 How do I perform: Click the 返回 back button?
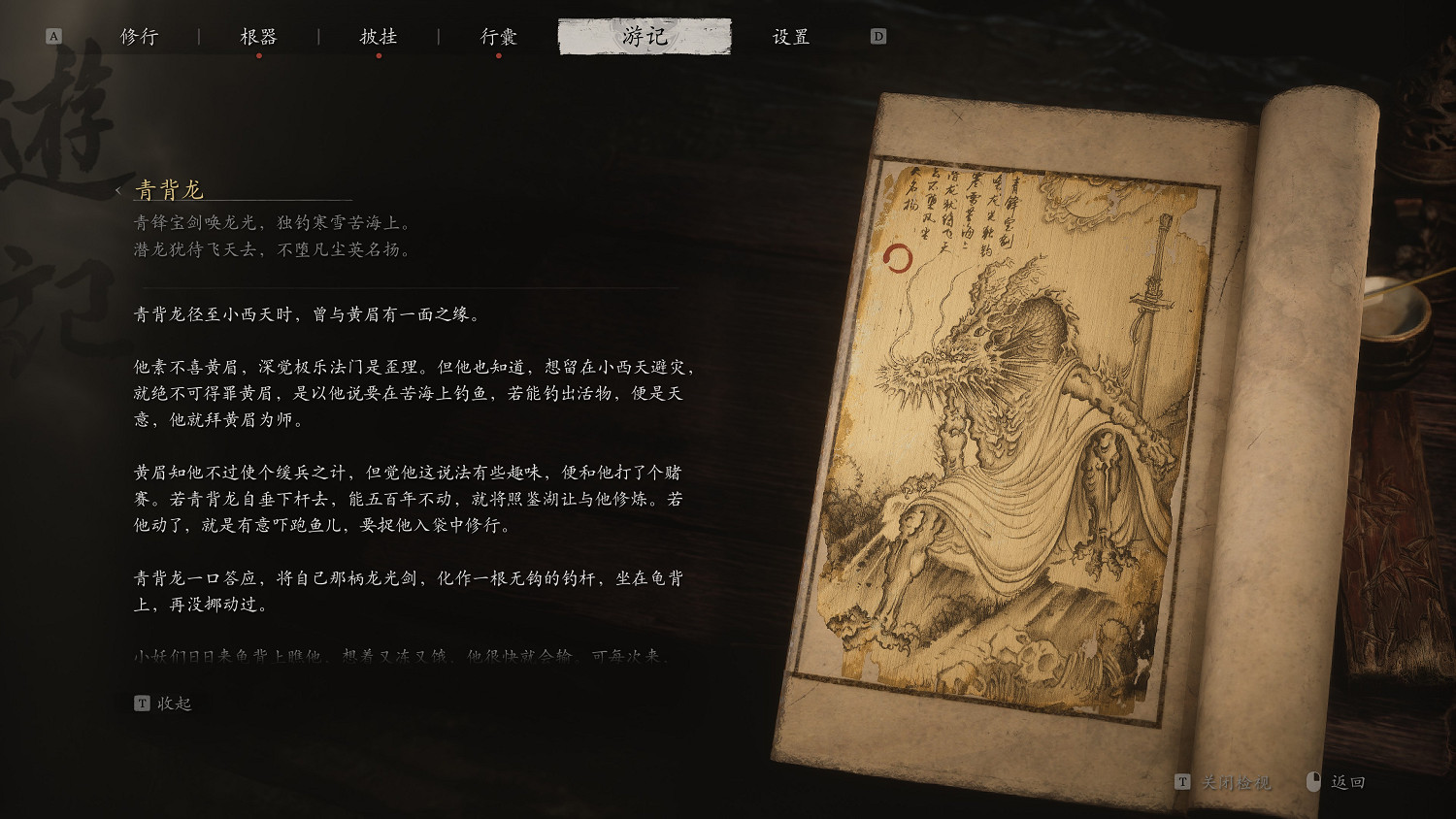coord(1349,780)
